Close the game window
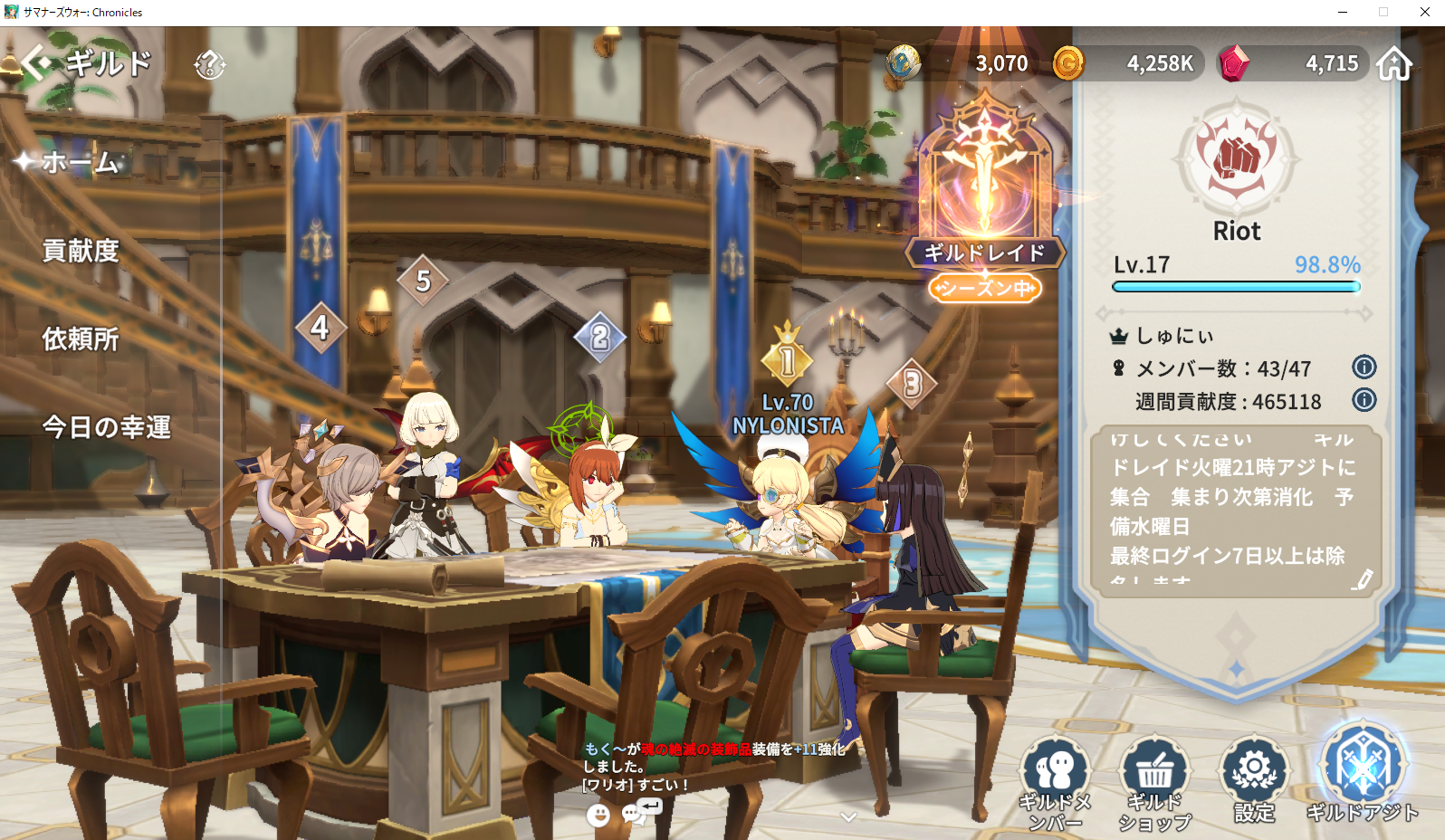The height and width of the screenshot is (840, 1445). [x=1424, y=12]
